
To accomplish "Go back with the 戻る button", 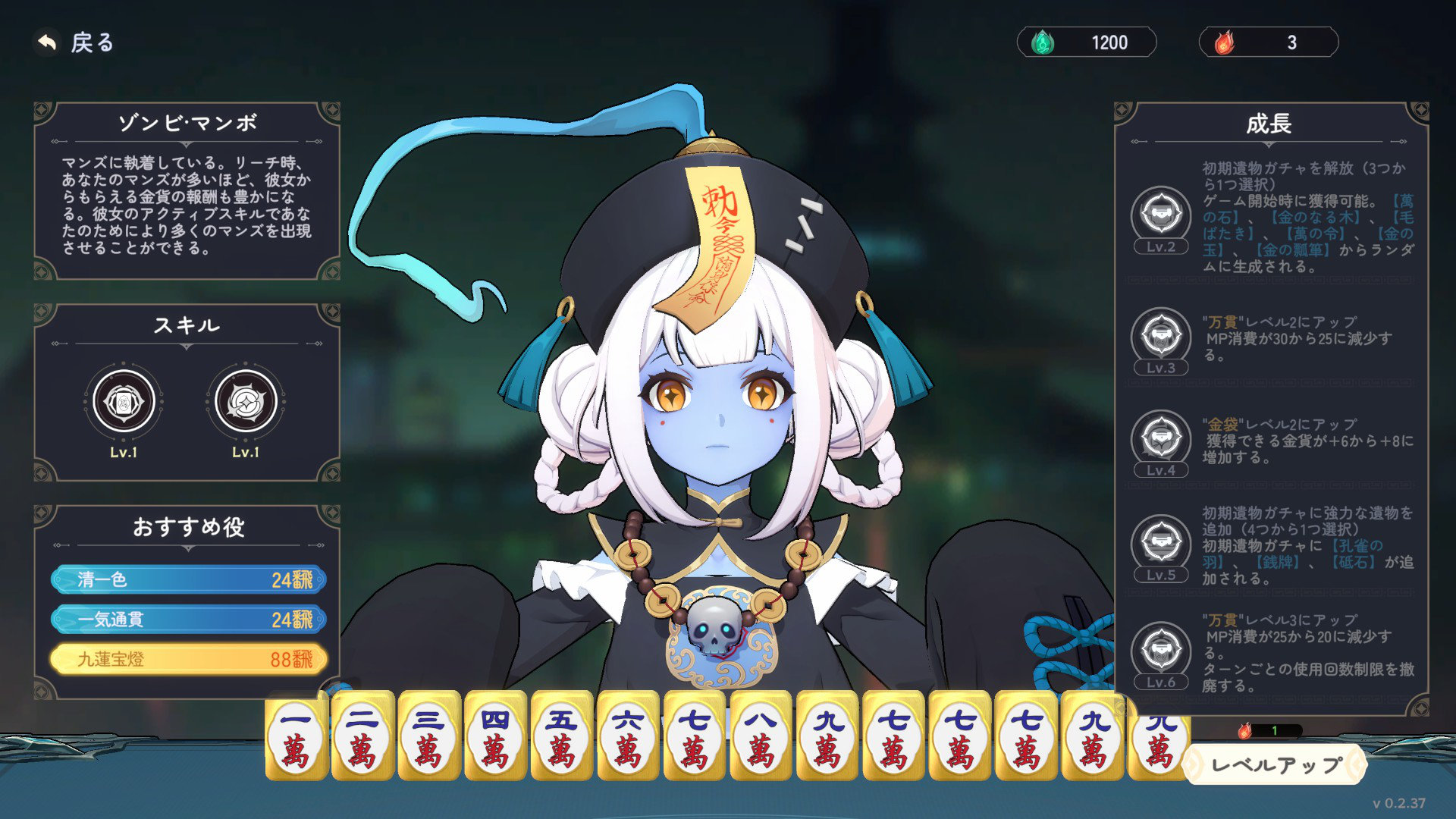I will coord(75,42).
